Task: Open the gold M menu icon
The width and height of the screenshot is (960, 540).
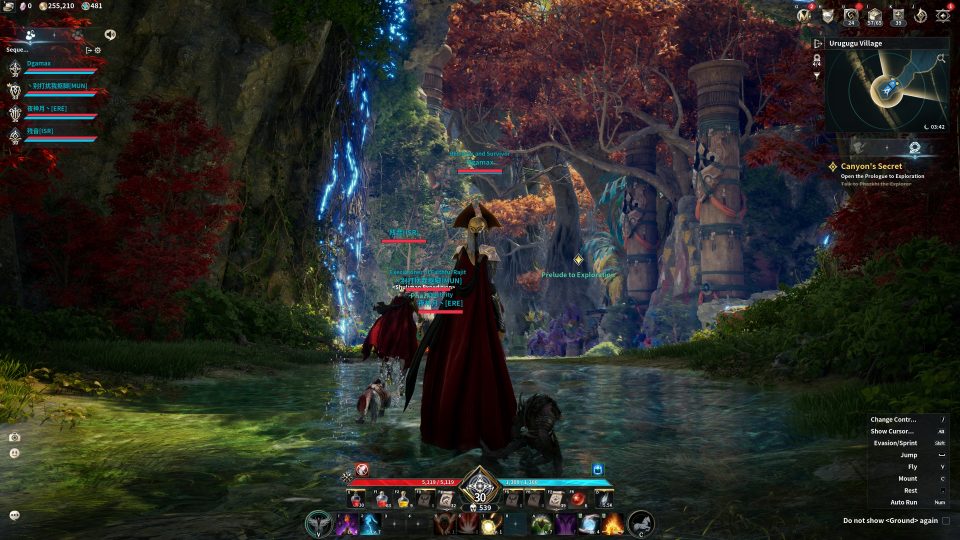Action: [803, 15]
